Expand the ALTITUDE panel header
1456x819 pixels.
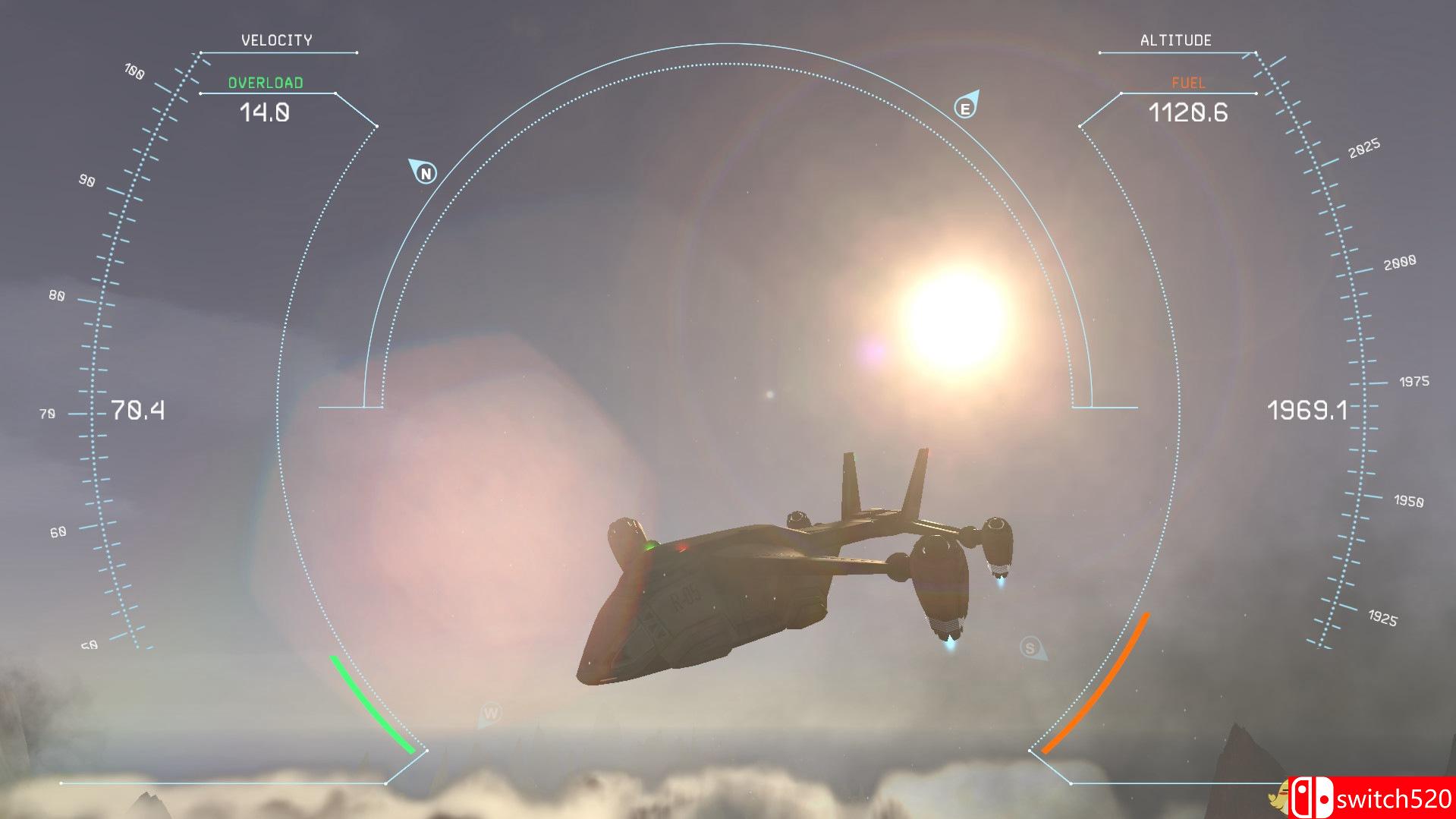pos(1176,39)
